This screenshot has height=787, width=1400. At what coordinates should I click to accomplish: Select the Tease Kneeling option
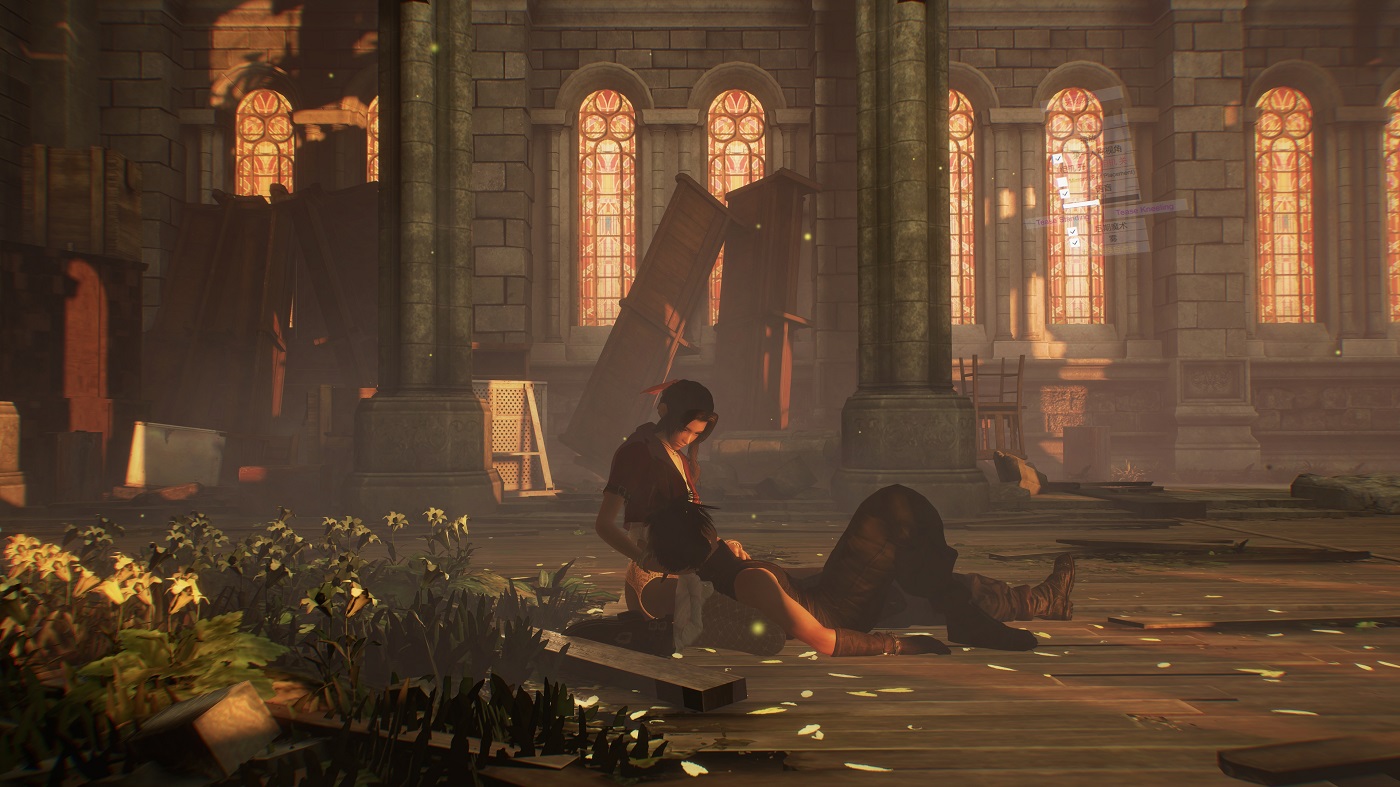[x=1146, y=209]
